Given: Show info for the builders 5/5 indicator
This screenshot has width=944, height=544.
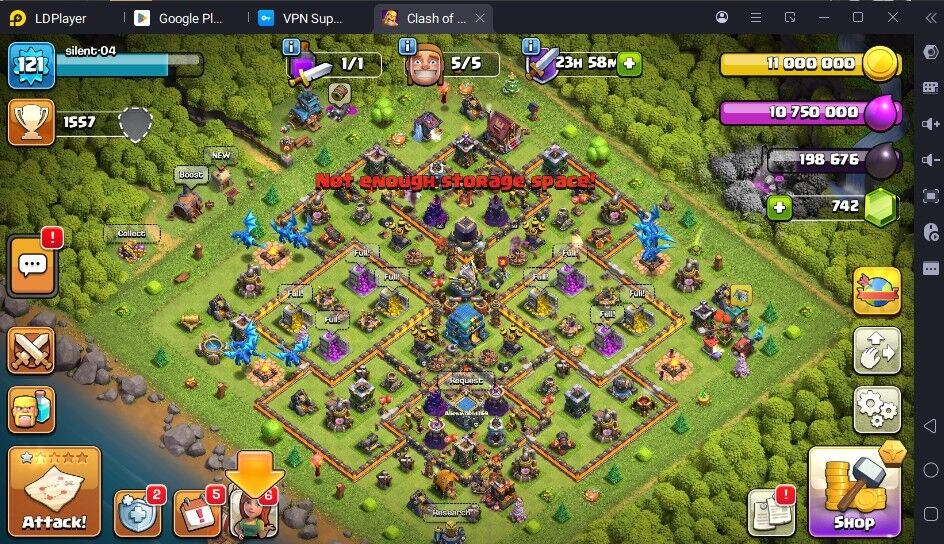Looking at the screenshot, I should (x=407, y=47).
